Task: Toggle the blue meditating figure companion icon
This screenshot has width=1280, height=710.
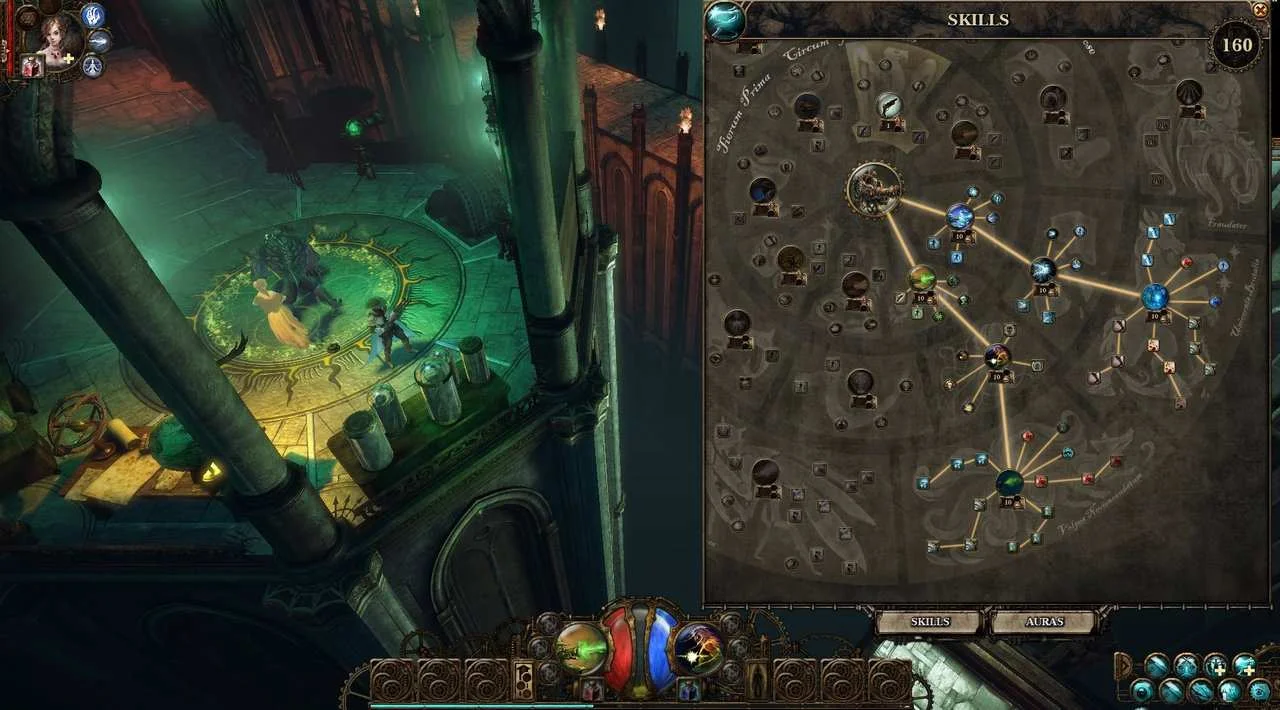Action: (94, 66)
